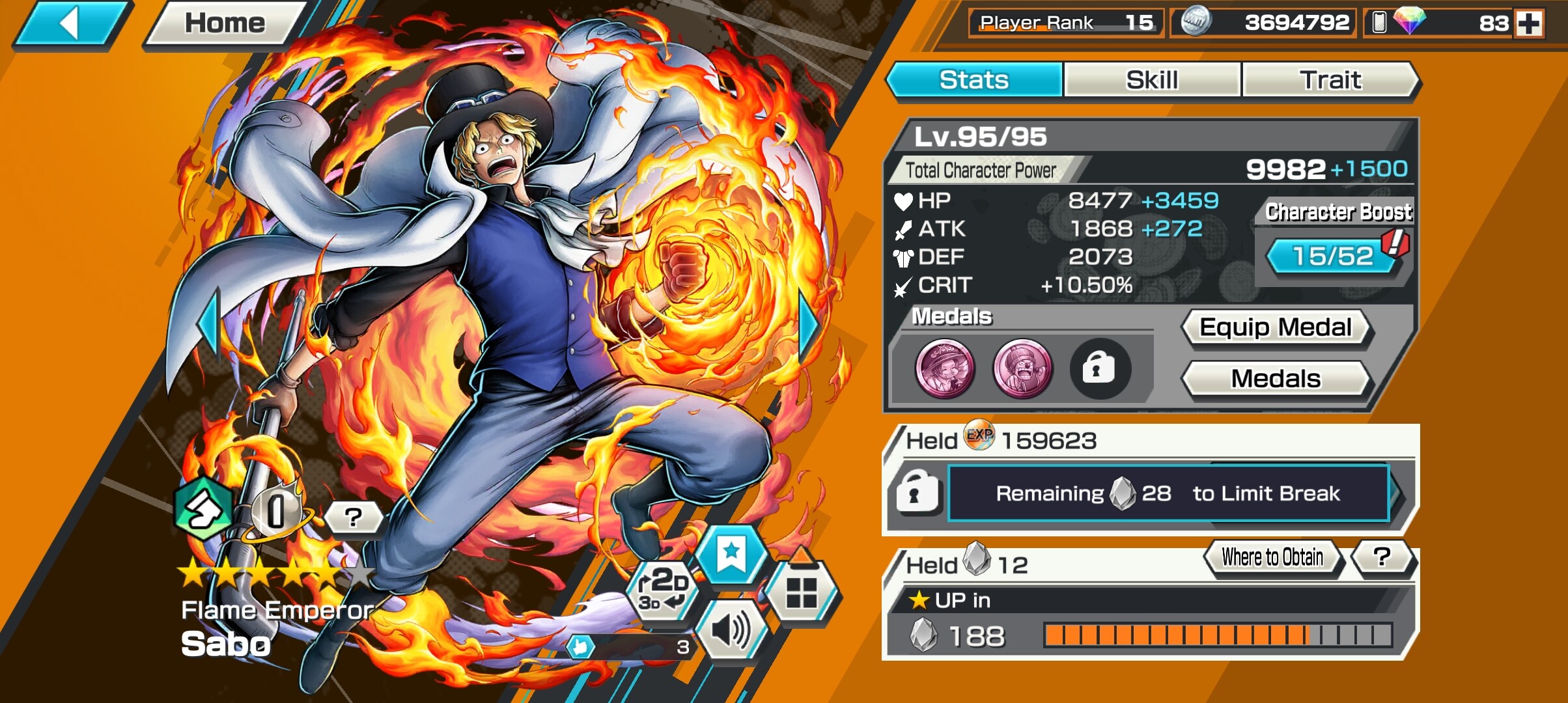Open Character Boost 15/52
The height and width of the screenshot is (703, 1568).
[x=1333, y=256]
